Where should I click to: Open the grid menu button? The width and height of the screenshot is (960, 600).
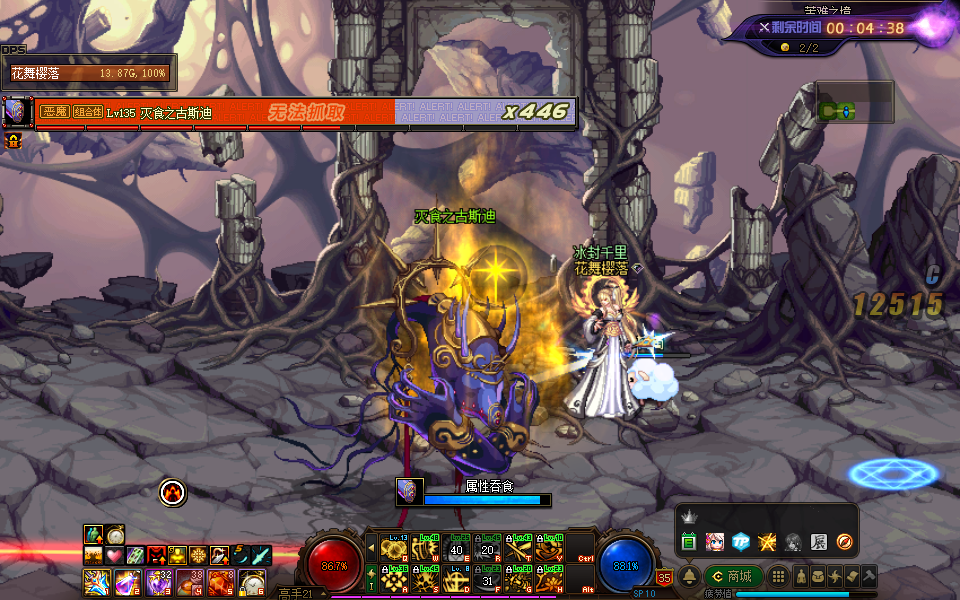[x=777, y=577]
